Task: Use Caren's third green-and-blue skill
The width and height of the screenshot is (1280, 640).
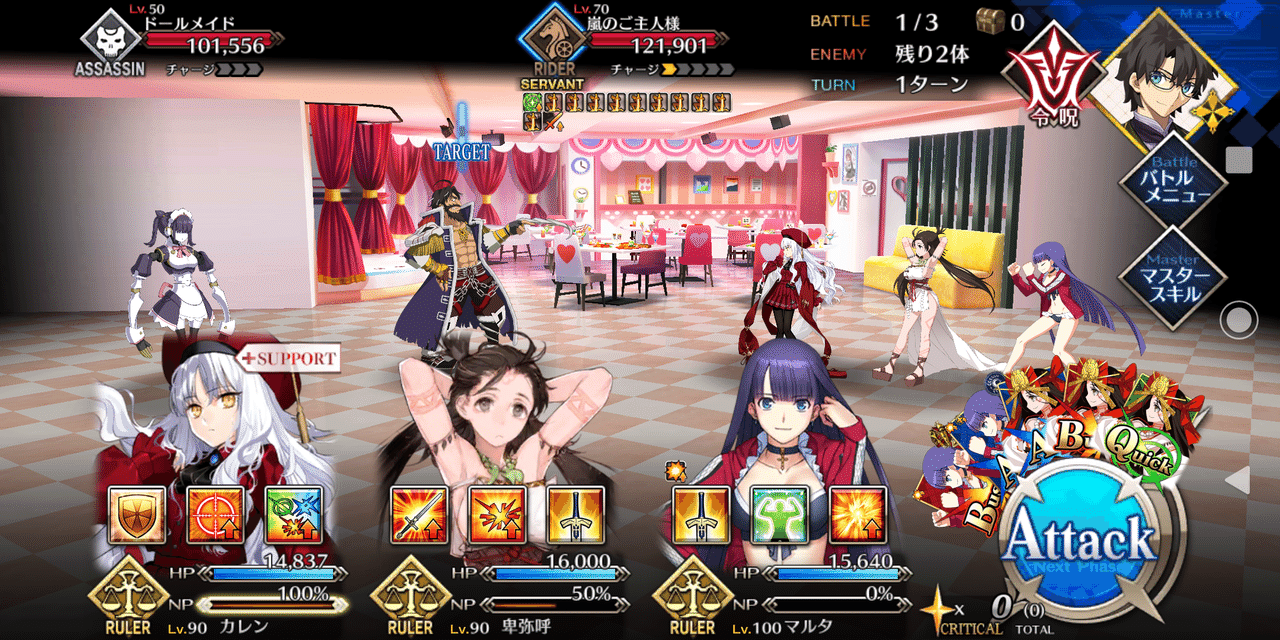Action: tap(294, 516)
